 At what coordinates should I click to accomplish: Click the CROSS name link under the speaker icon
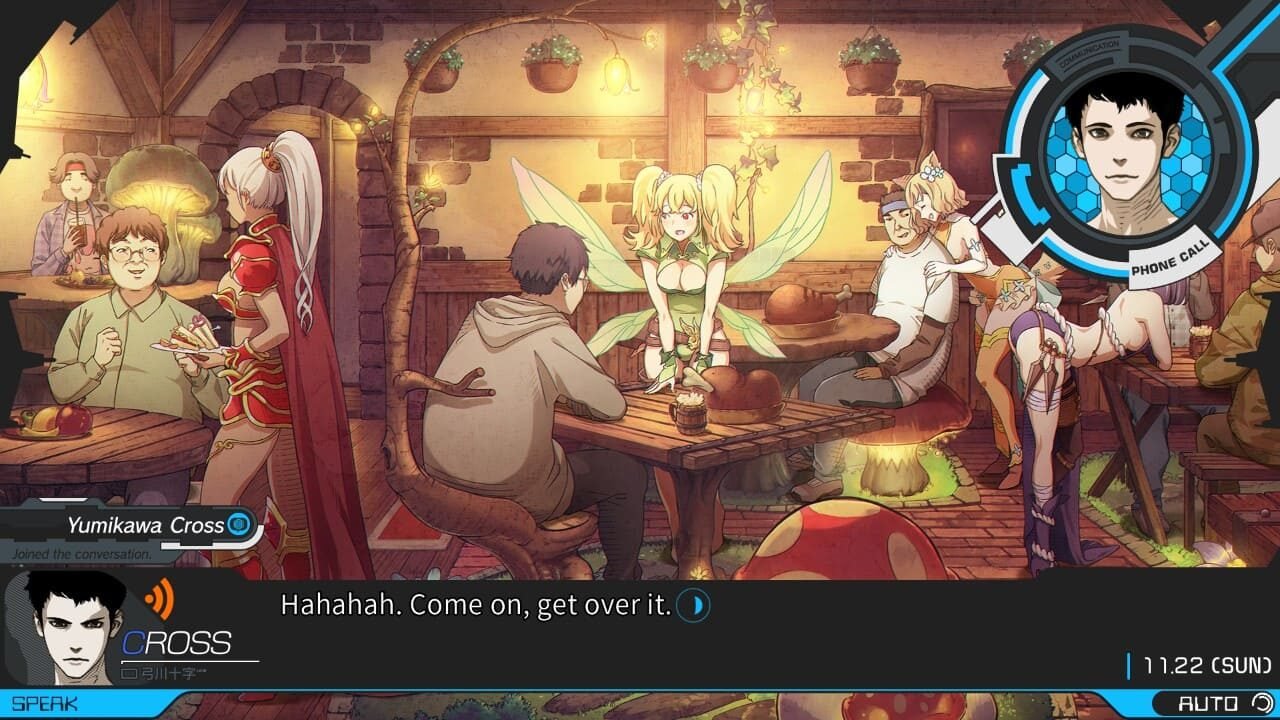(x=177, y=640)
